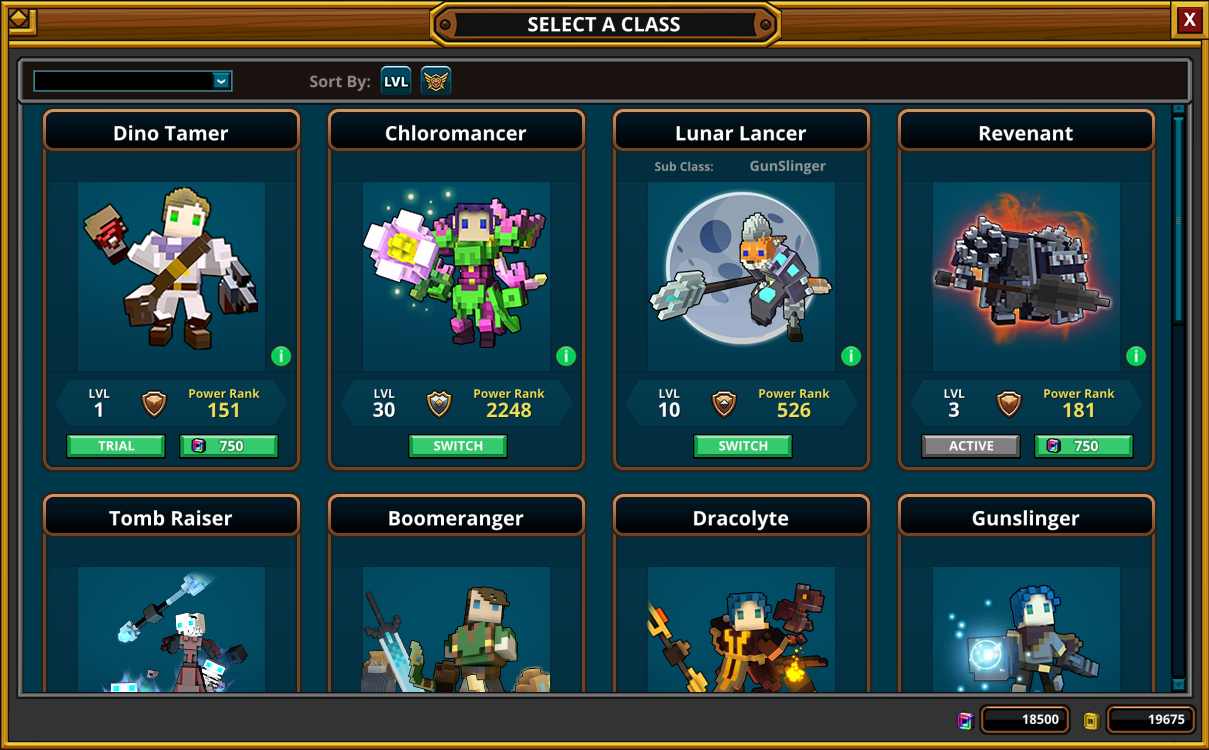
Task: Sort classes by LVL
Action: coord(396,81)
